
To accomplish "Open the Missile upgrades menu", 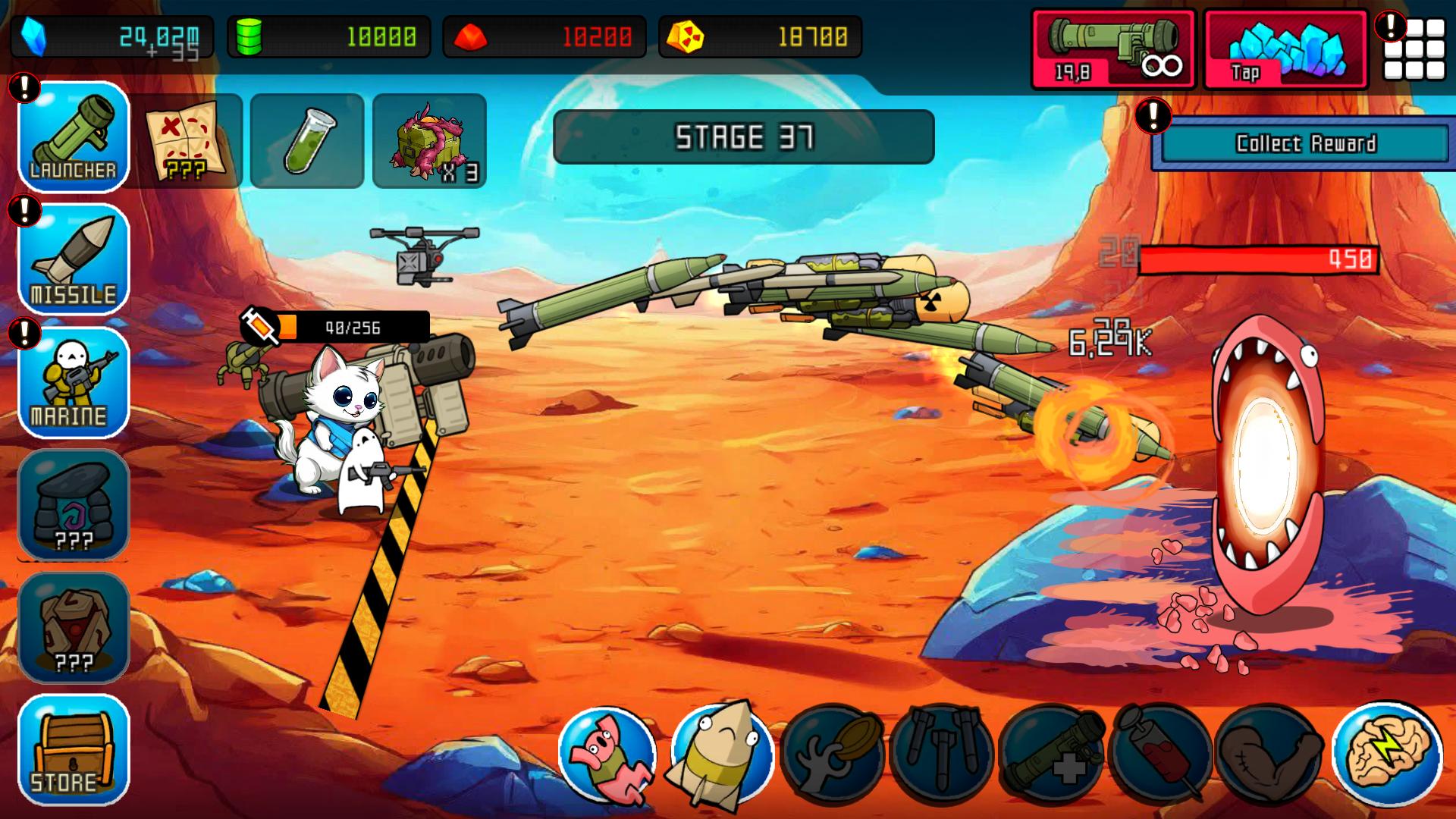I will (x=73, y=262).
